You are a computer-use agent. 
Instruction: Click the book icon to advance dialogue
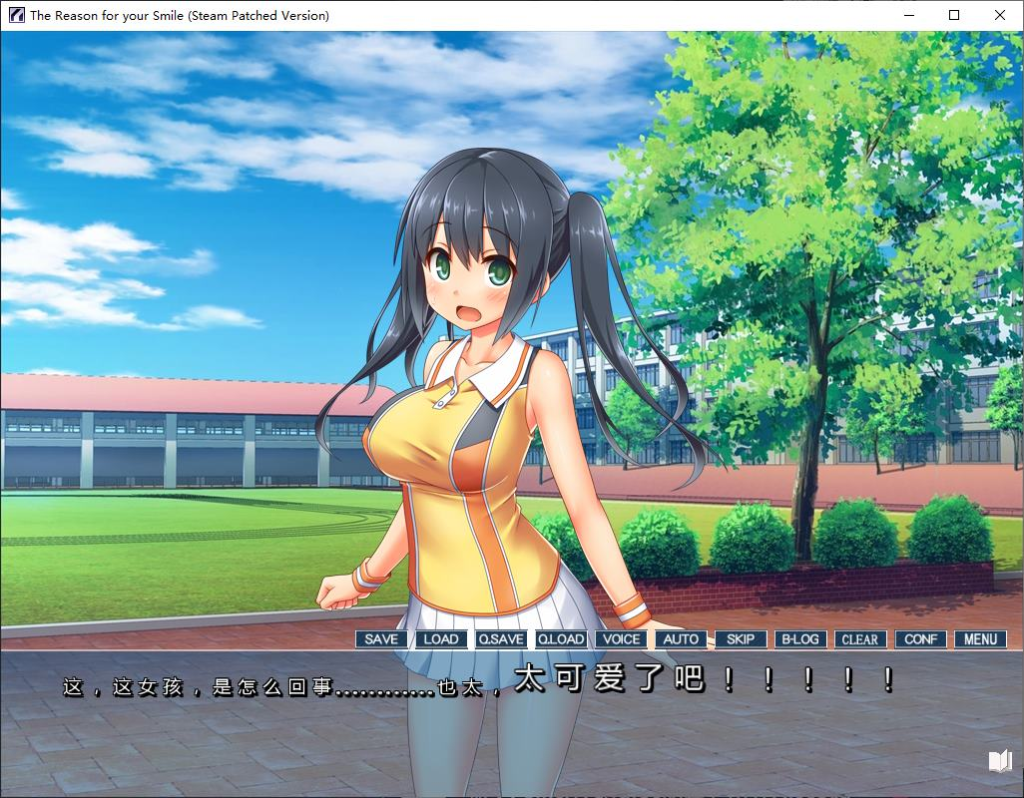[1000, 761]
